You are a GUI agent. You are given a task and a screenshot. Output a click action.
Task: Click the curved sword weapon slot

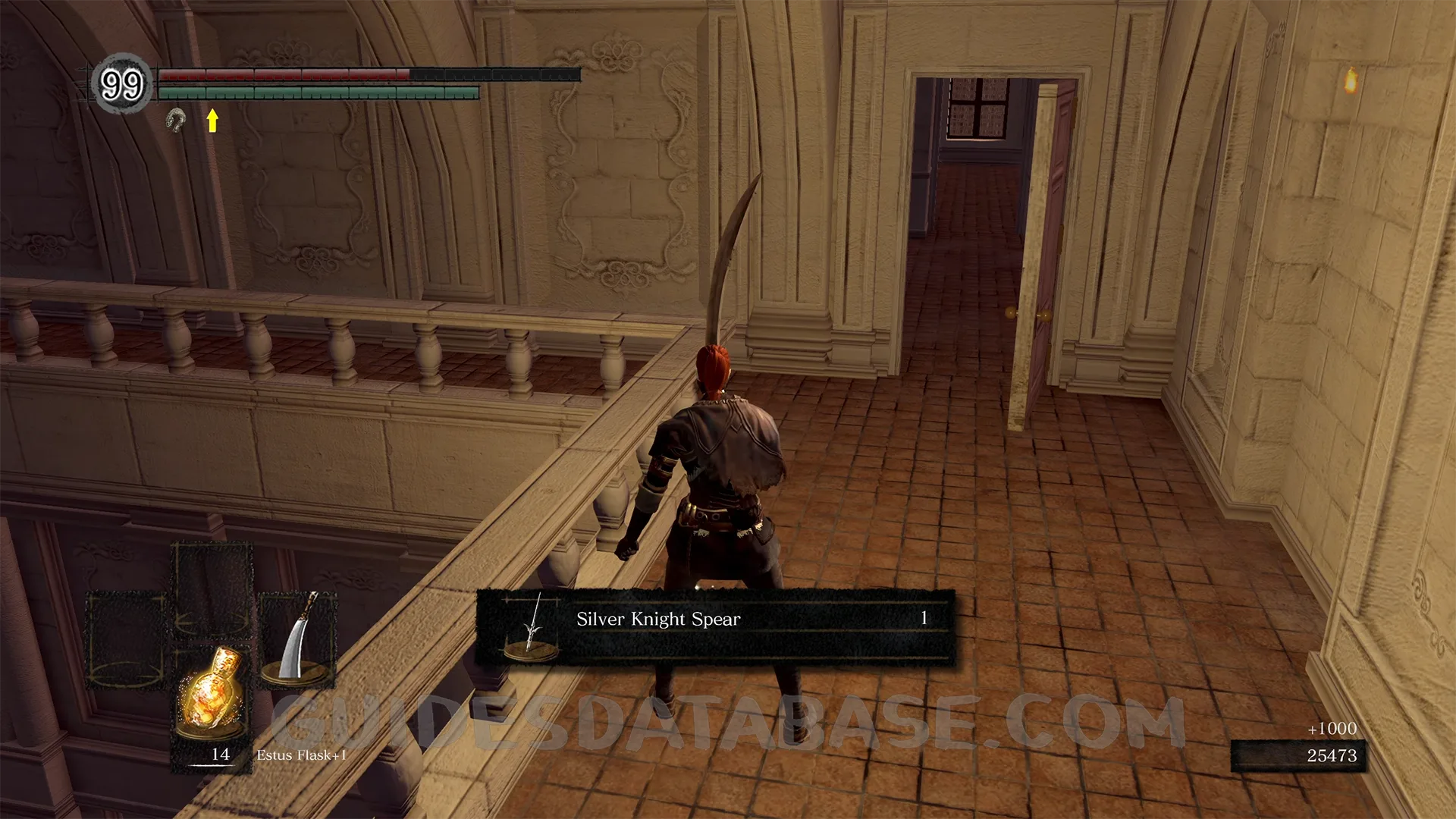point(297,639)
